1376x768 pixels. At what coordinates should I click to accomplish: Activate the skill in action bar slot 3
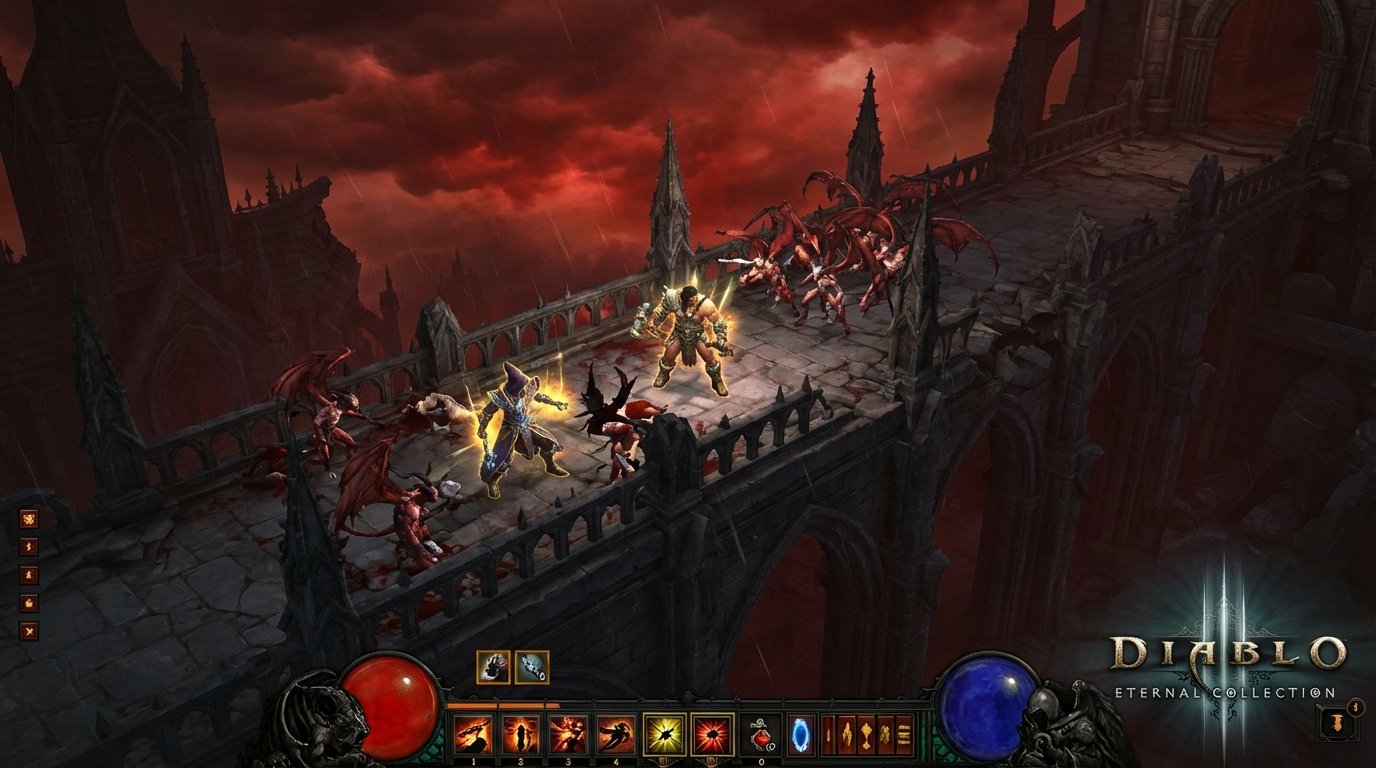tap(567, 732)
